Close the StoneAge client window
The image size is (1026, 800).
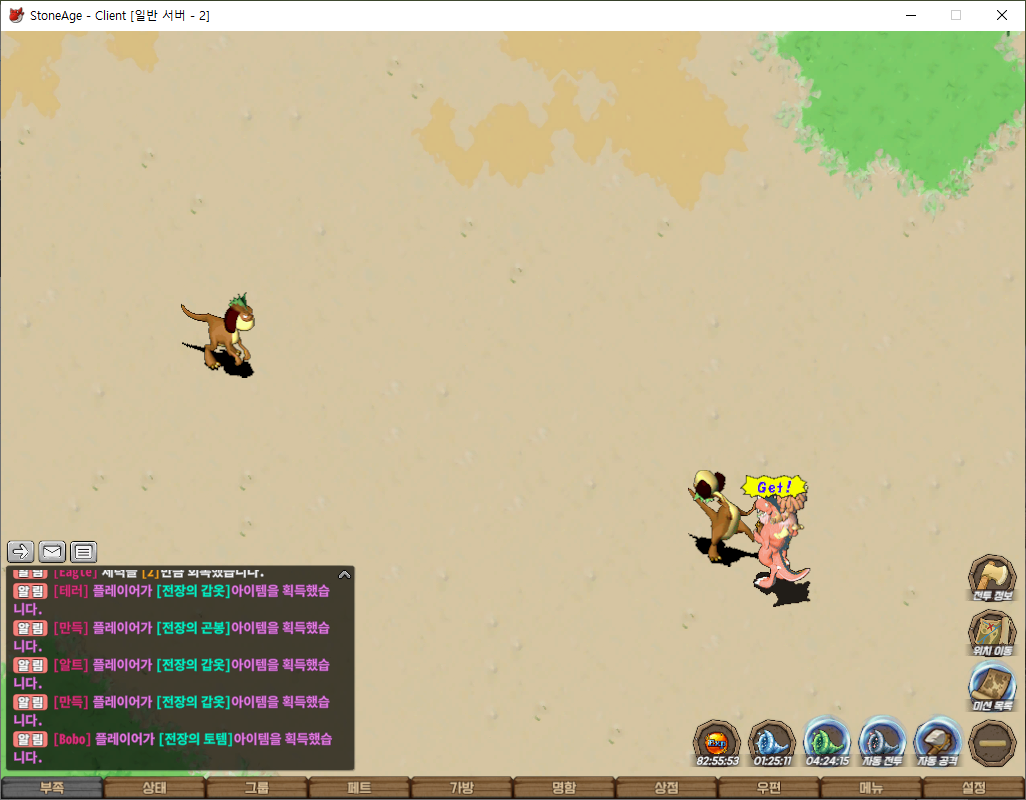1002,15
